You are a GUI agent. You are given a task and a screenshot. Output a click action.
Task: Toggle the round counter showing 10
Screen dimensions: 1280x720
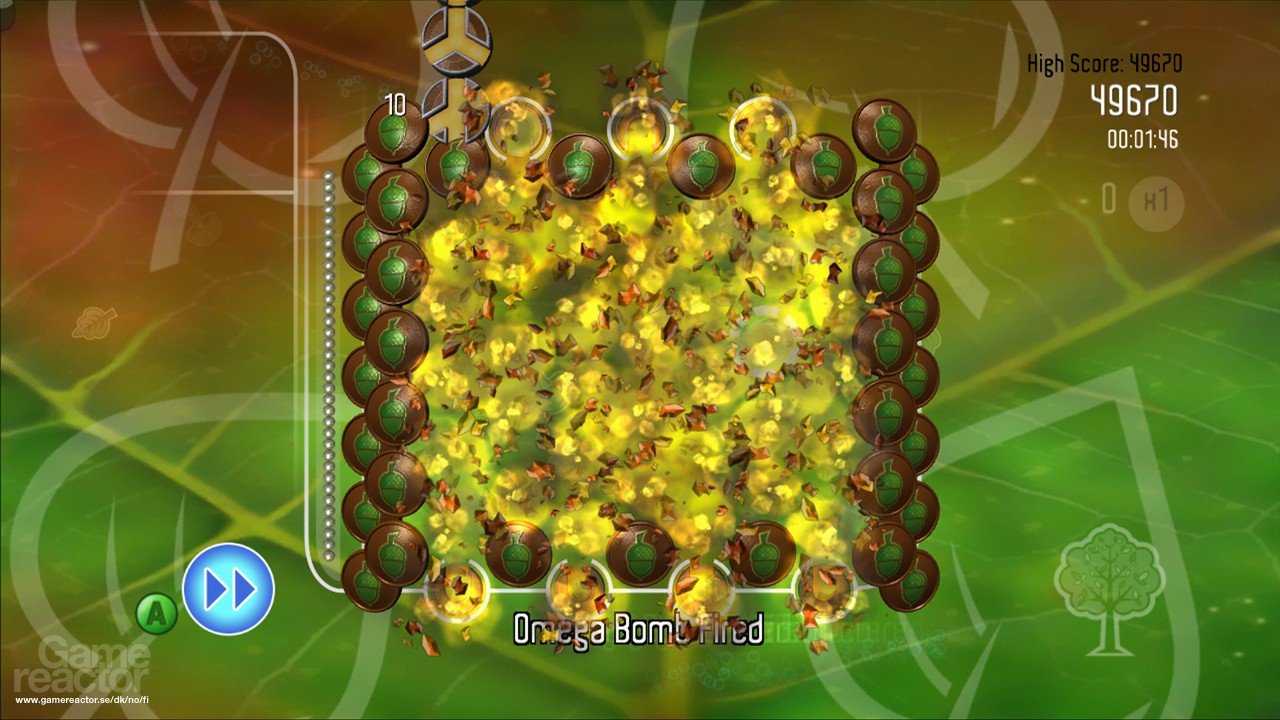(397, 103)
